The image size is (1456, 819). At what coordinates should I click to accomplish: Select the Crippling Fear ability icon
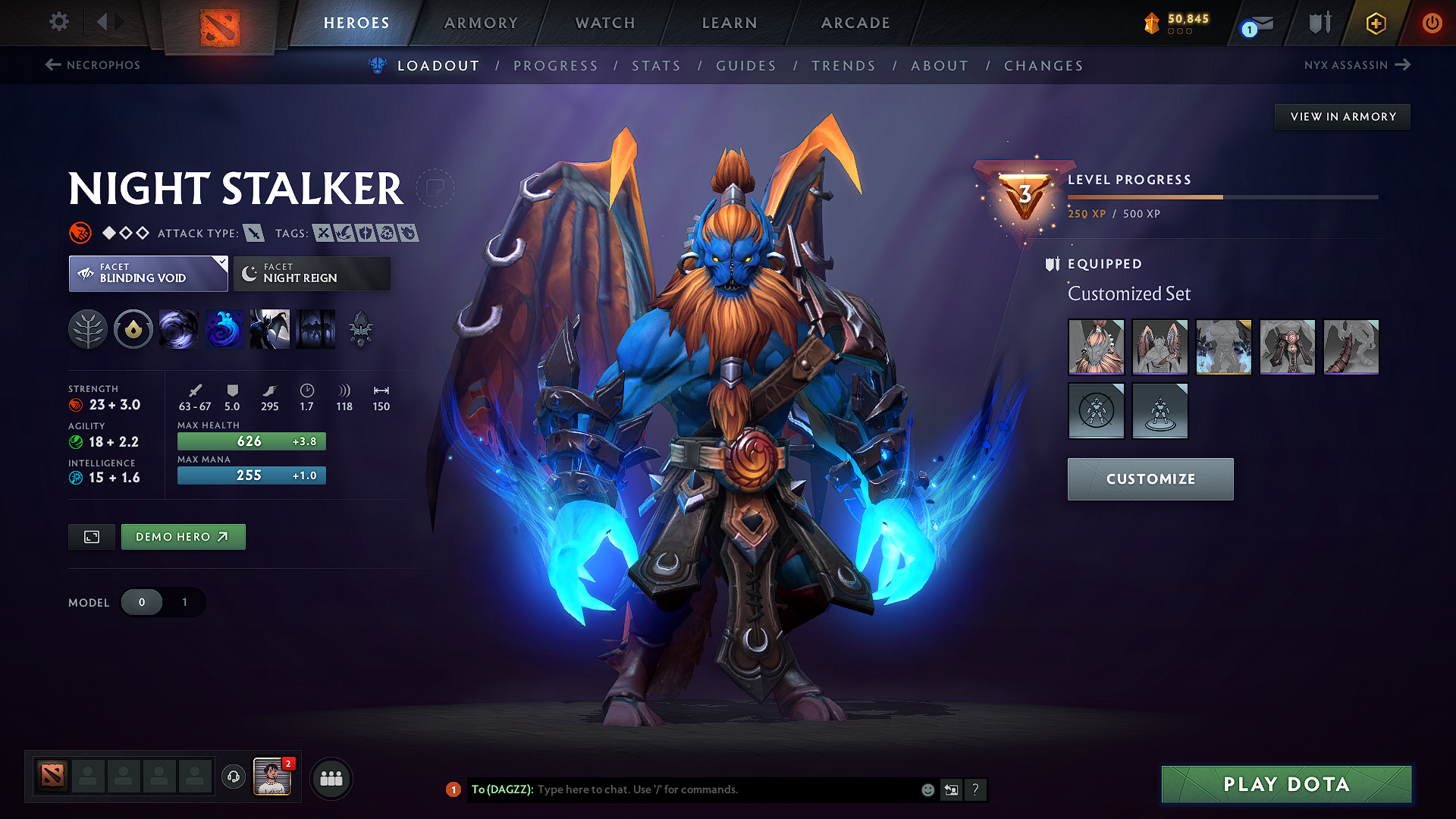tap(224, 329)
